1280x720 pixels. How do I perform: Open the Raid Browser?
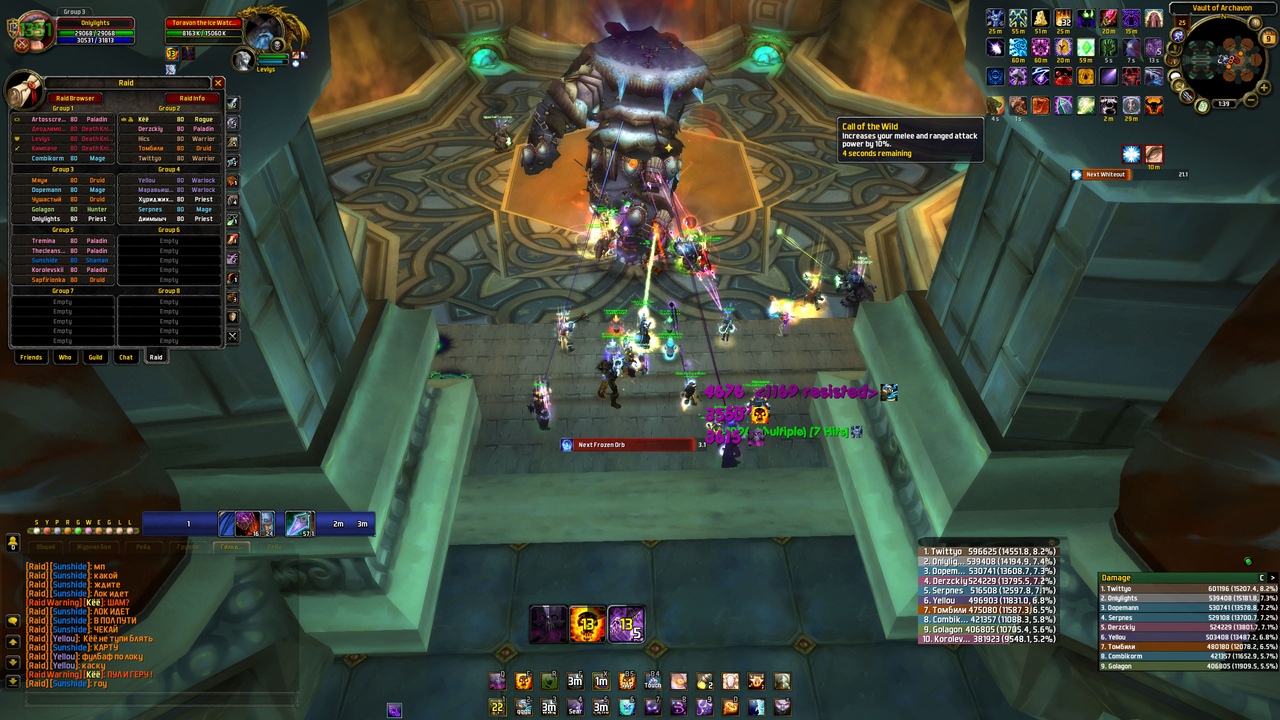point(75,98)
